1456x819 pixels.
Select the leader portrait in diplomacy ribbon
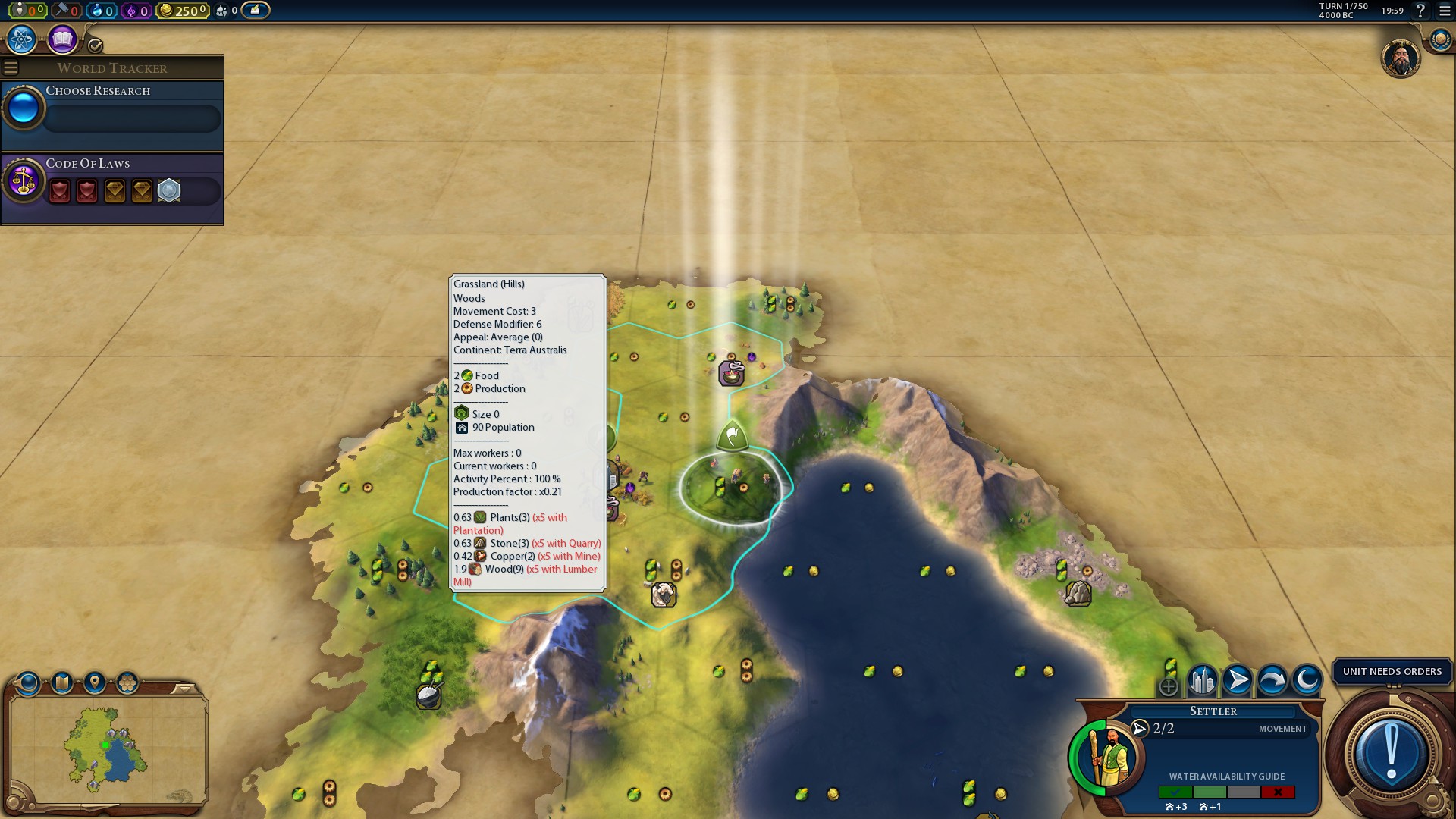1400,58
